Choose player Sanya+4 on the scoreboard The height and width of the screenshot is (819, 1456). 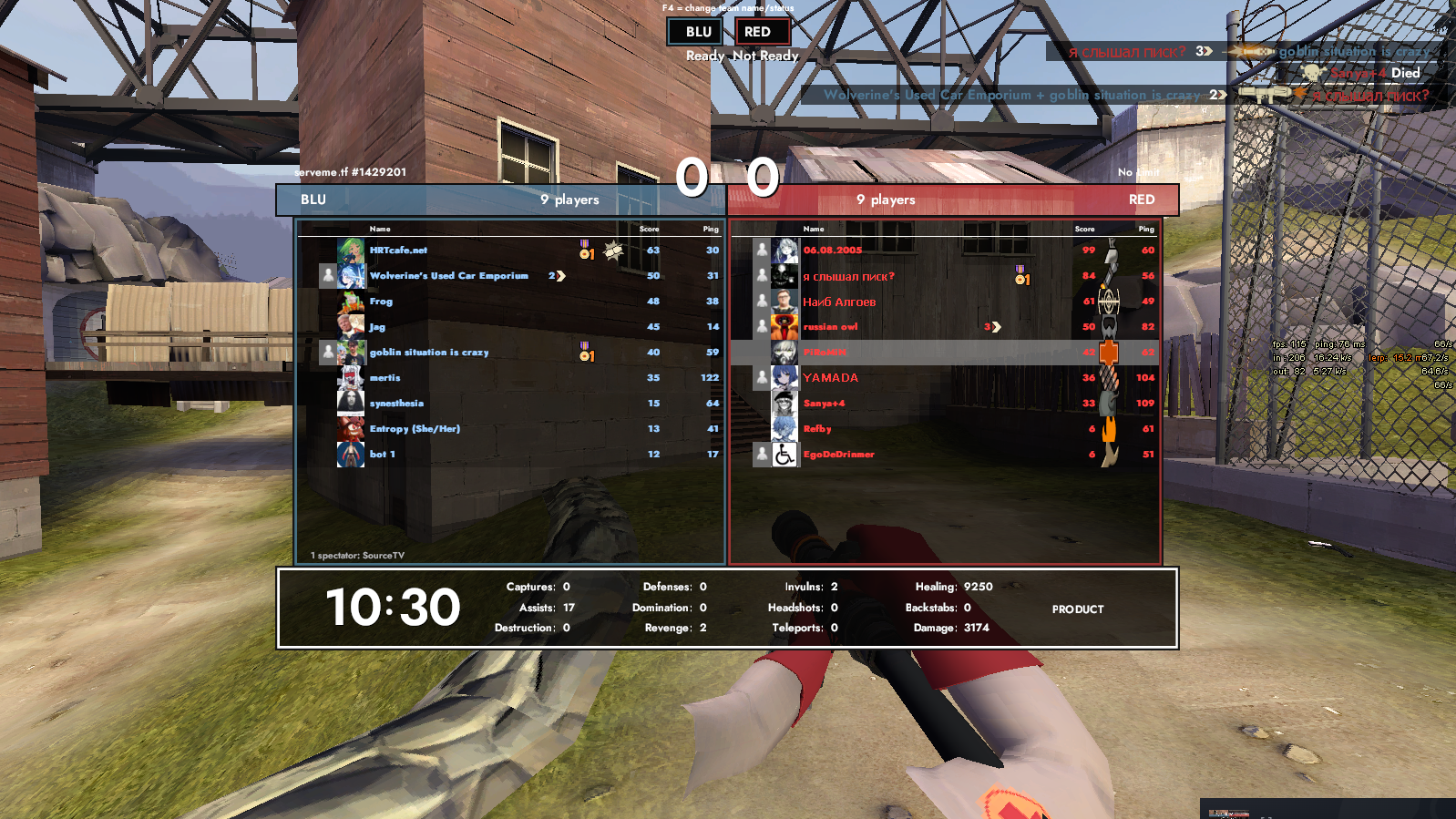[824, 404]
